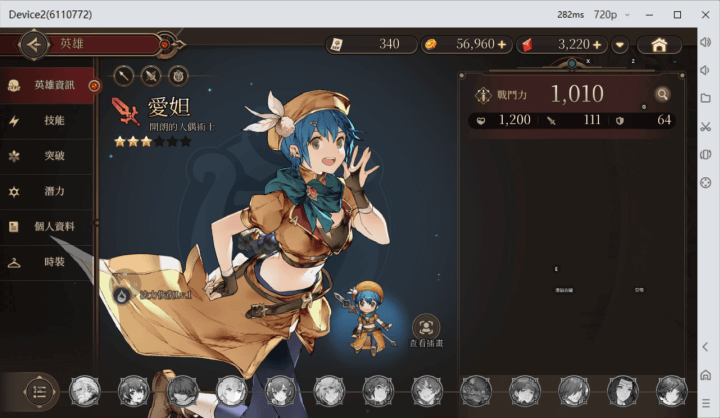Expand the currency dropdown arrow
The height and width of the screenshot is (418, 720).
point(620,45)
